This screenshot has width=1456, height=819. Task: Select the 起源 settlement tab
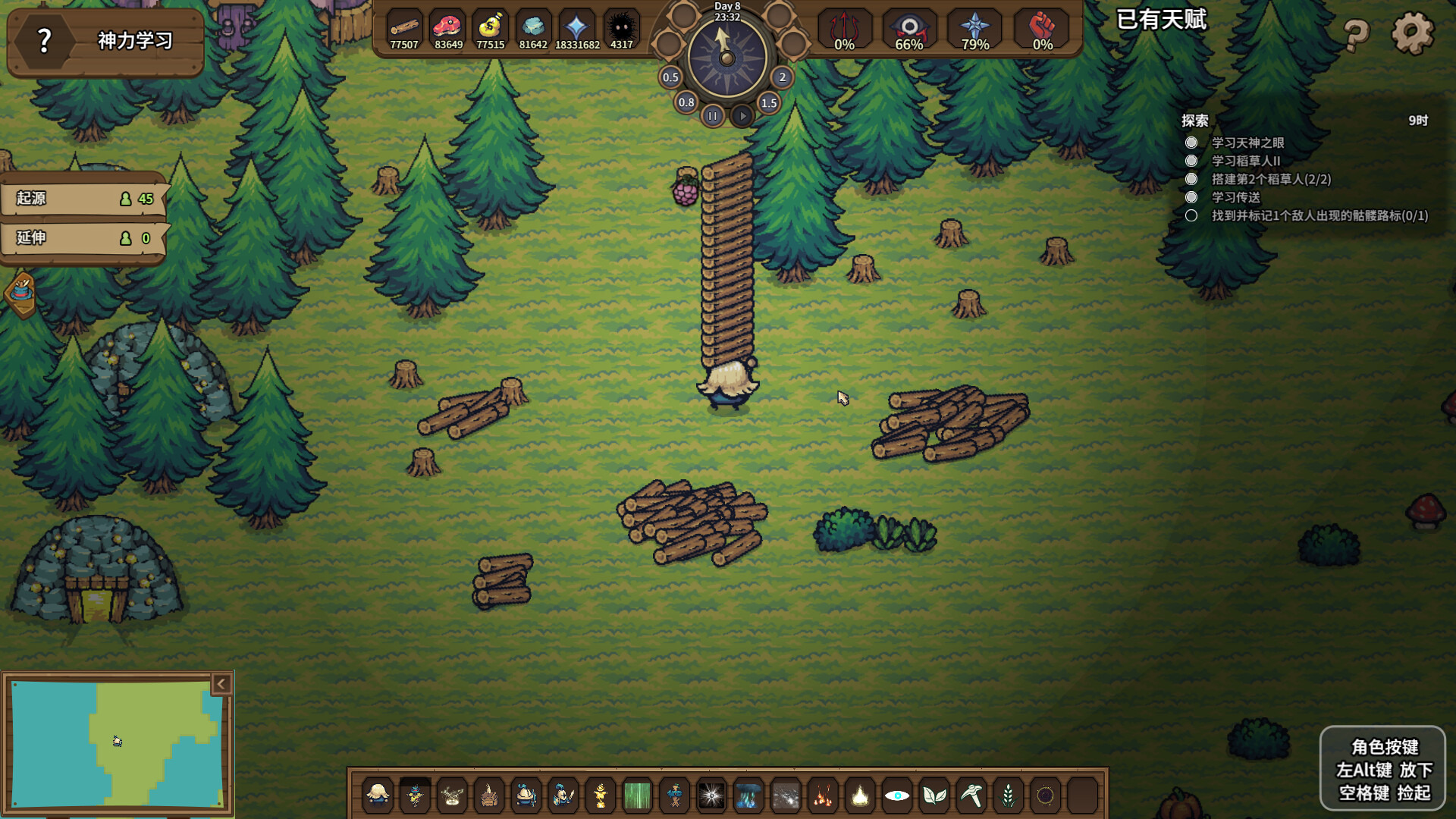(83, 199)
